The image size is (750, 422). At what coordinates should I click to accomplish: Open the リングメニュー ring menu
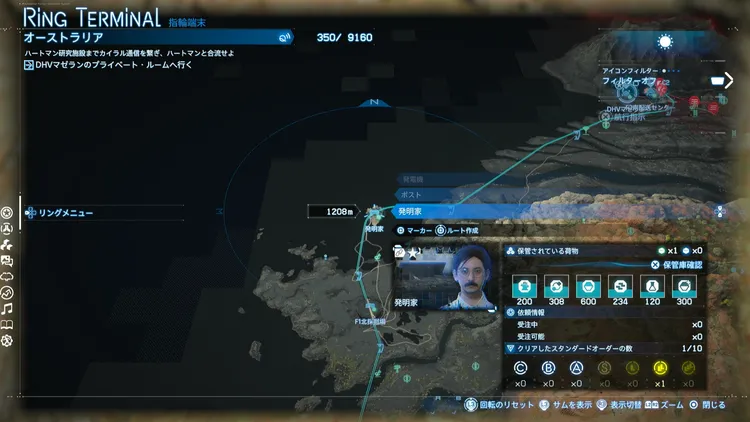60,212
